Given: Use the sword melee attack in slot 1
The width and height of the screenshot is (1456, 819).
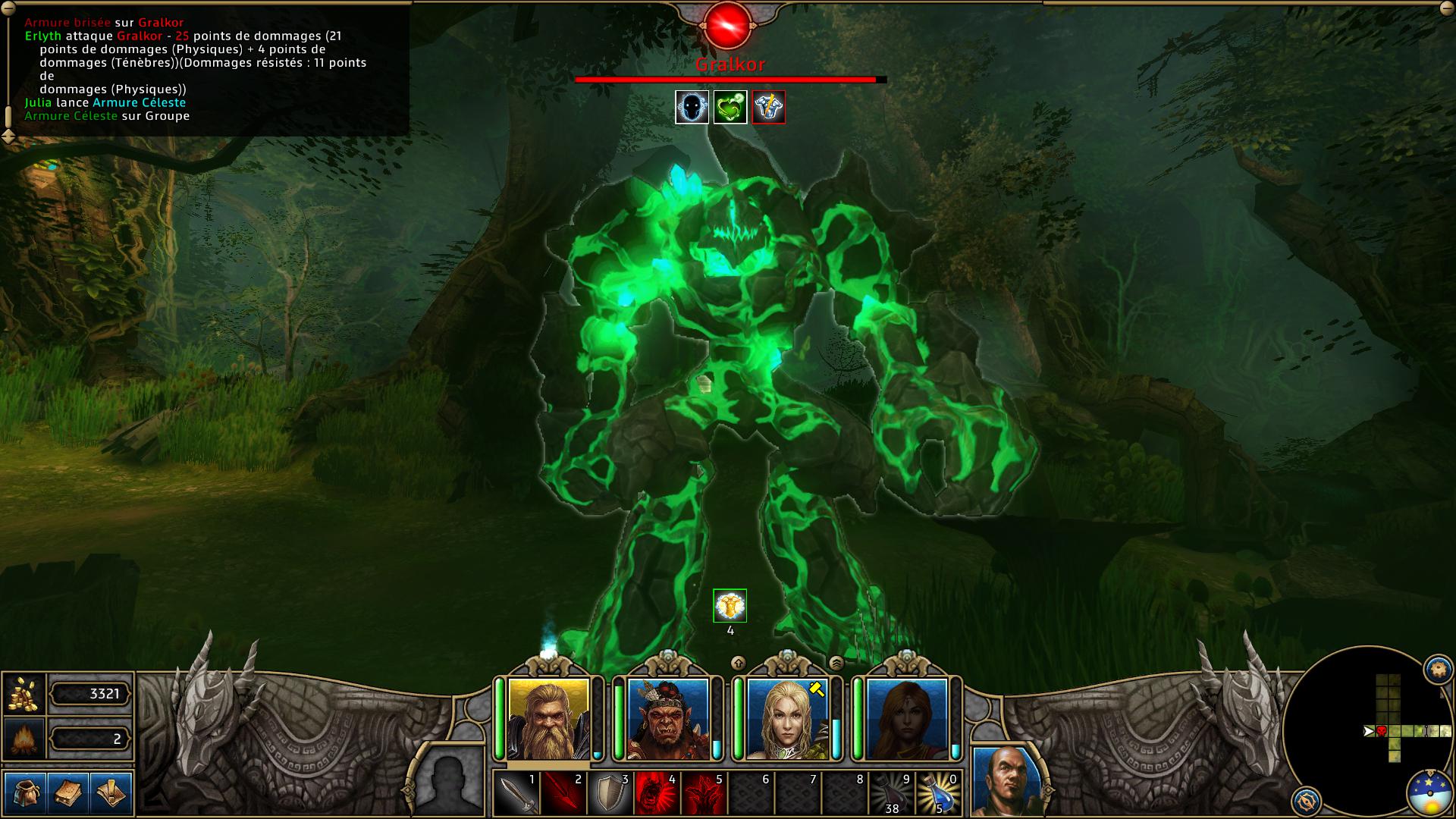Looking at the screenshot, I should point(516,794).
